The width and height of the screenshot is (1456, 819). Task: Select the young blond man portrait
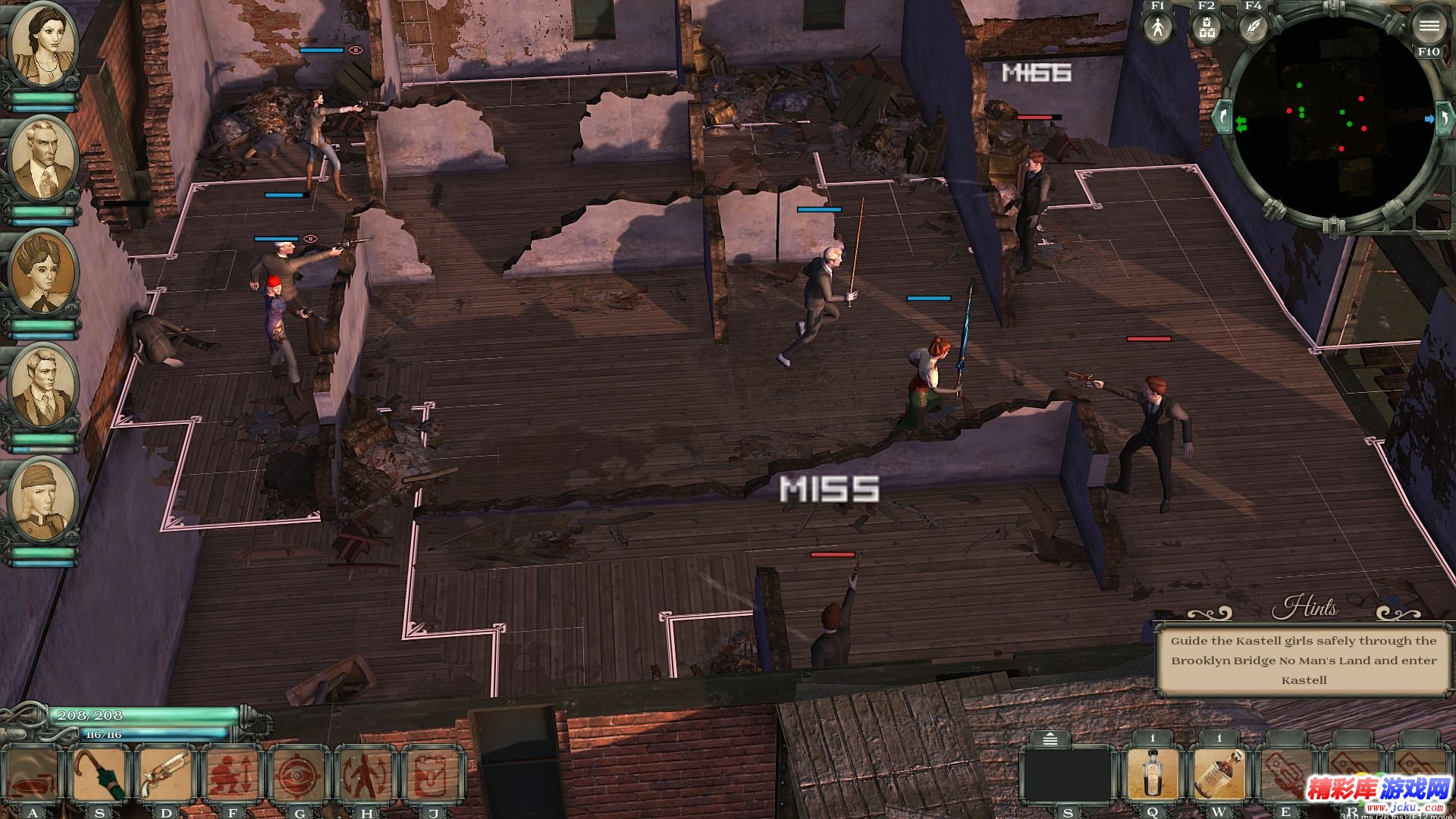point(42,385)
